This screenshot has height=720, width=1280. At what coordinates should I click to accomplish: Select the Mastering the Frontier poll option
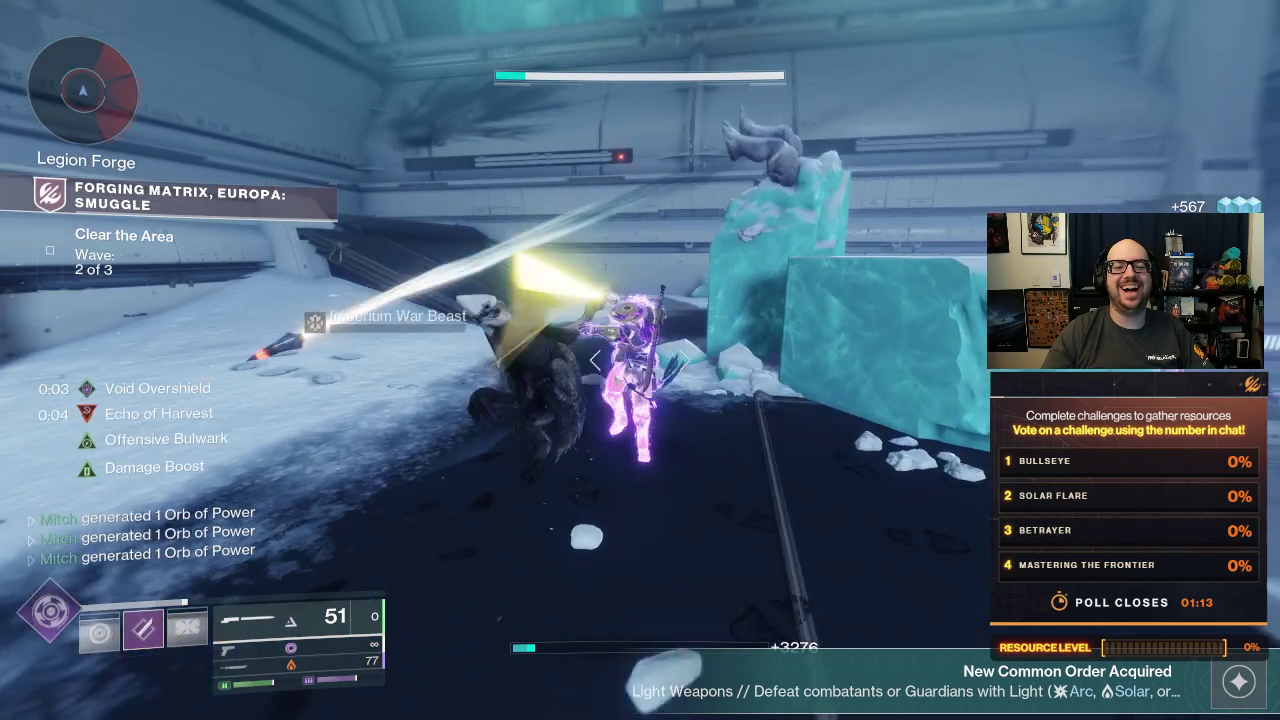point(1128,566)
